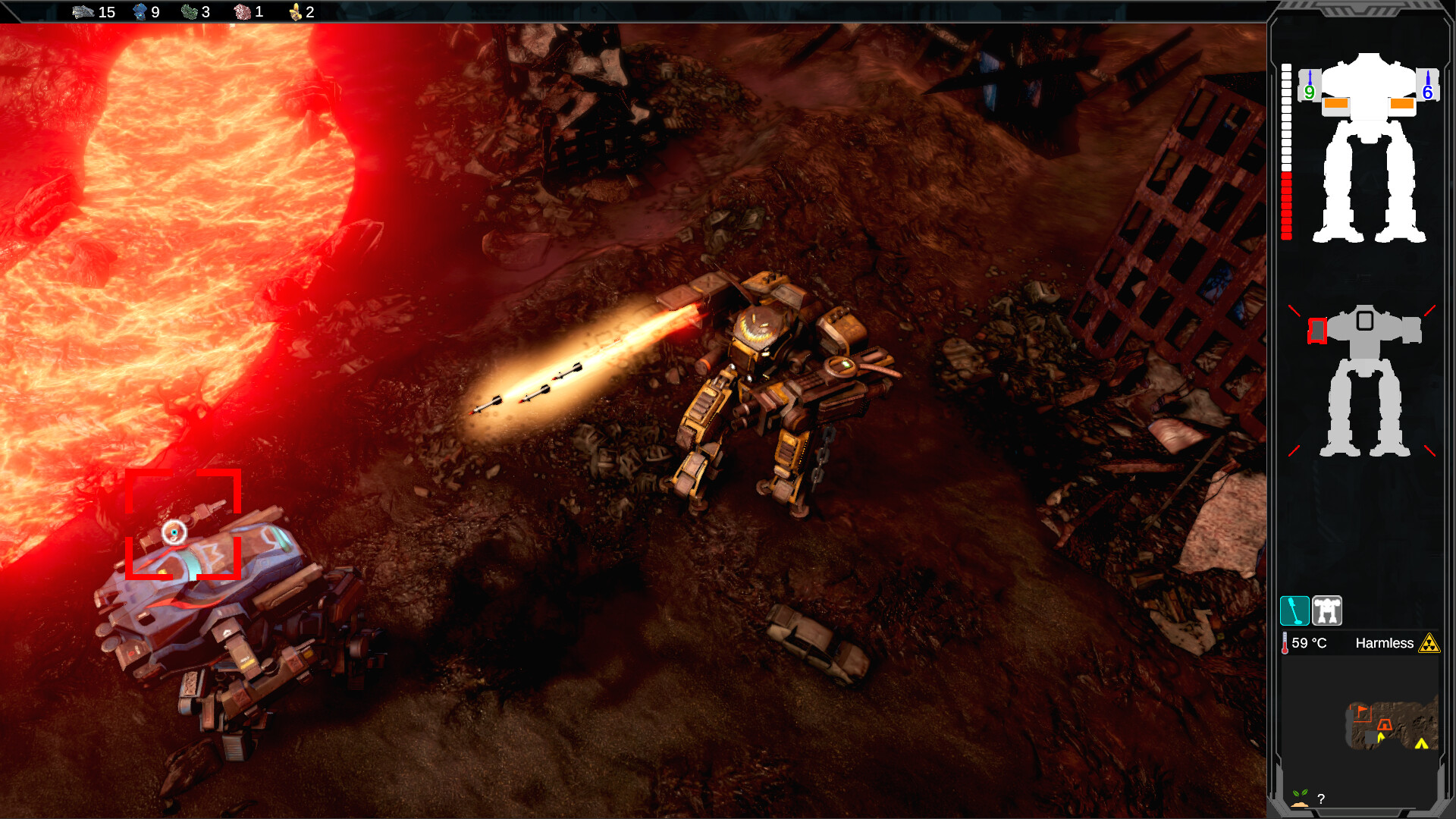This screenshot has width=1456, height=819.
Task: Click the white mech stance icon
Action: pyautogui.click(x=1326, y=610)
